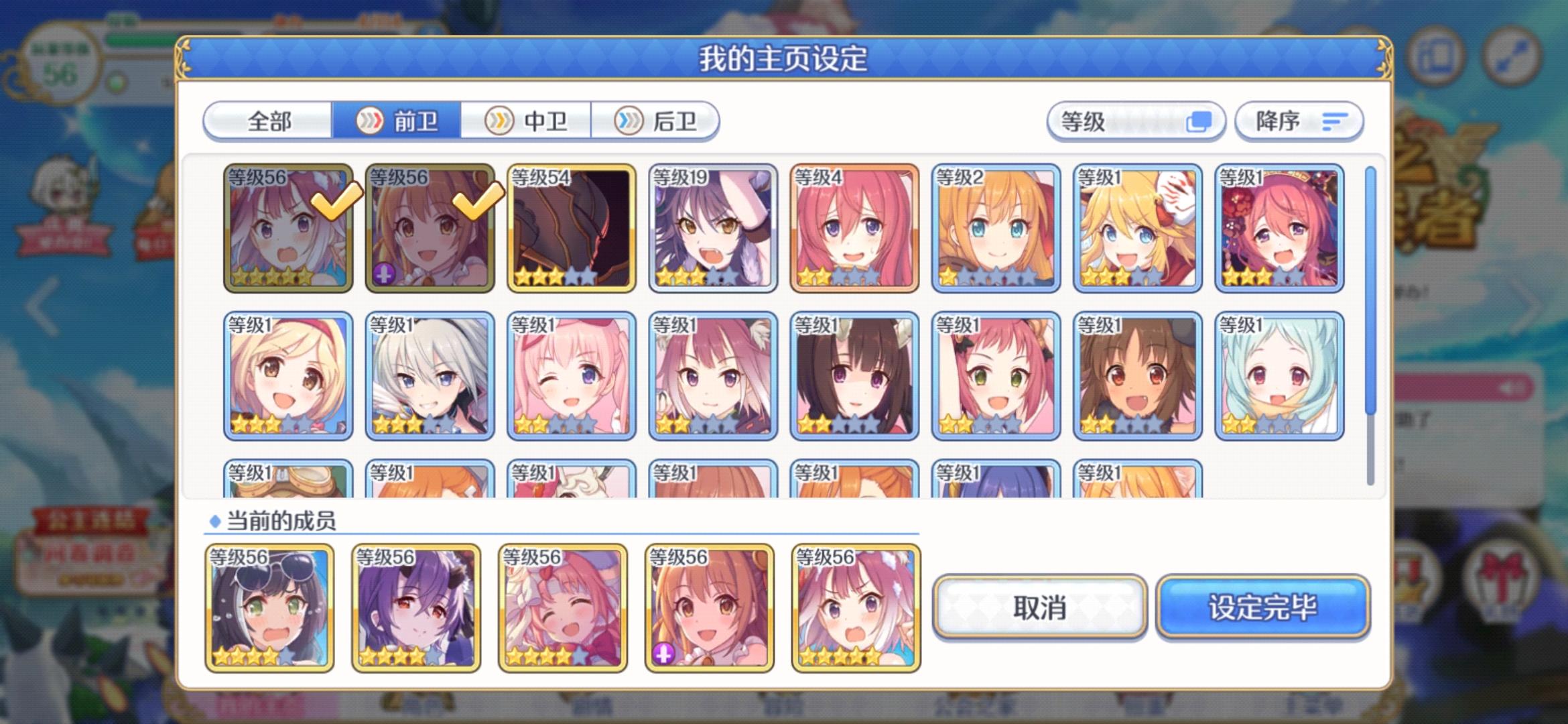Click the chevron icon on the 后卫 tab
The height and width of the screenshot is (724, 1568).
628,121
